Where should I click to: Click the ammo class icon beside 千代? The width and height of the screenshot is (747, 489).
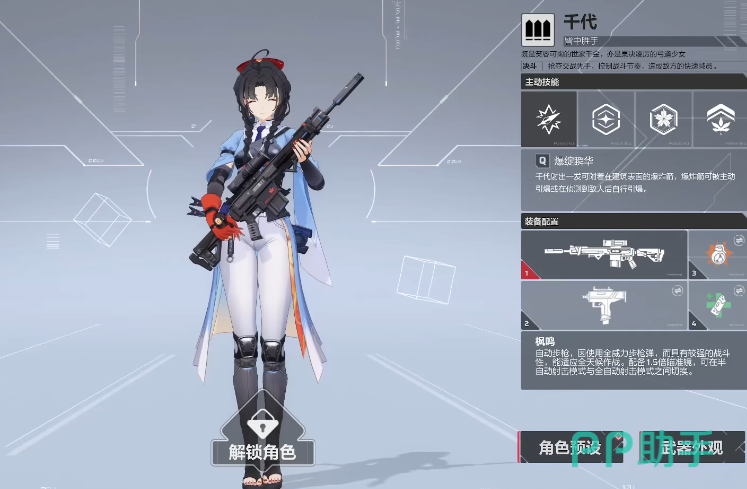tap(539, 27)
